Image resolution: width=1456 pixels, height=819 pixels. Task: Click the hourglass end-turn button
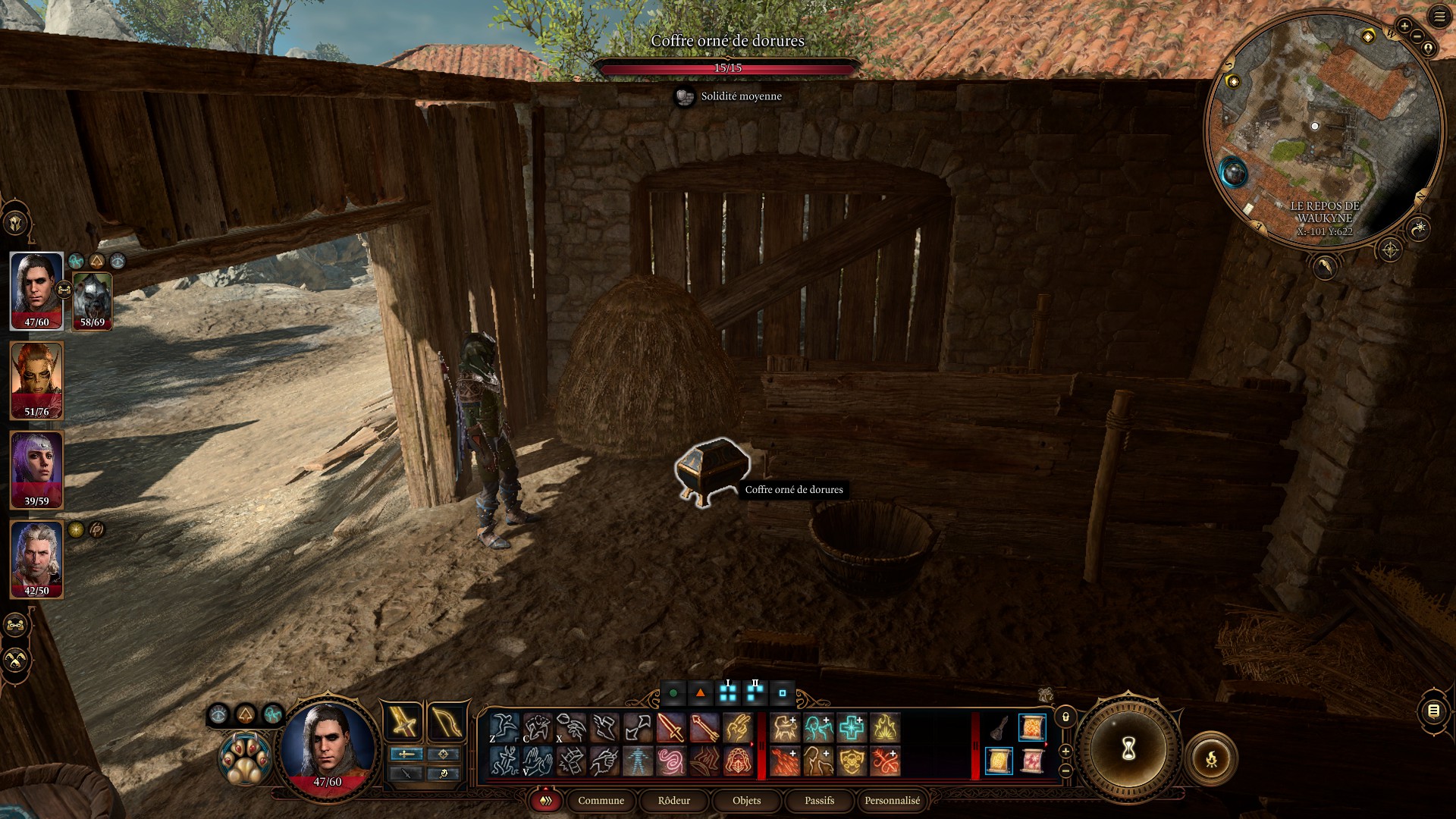1128,749
